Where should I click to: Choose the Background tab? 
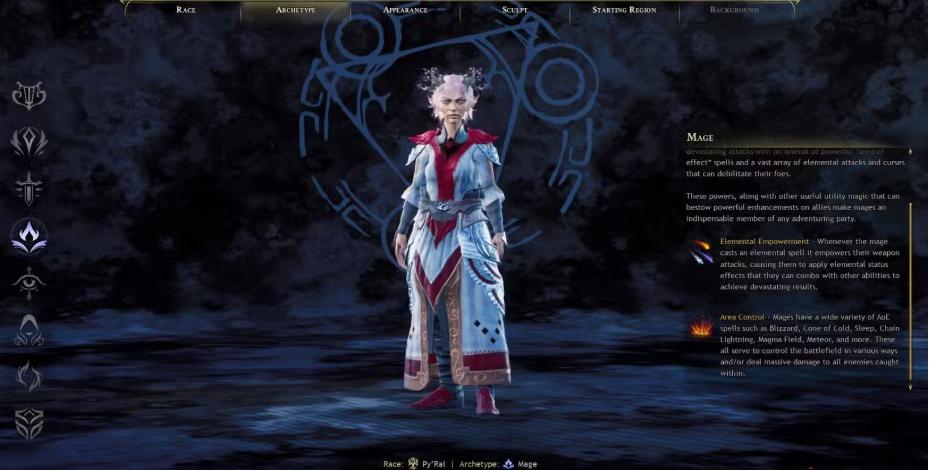pyautogui.click(x=734, y=10)
